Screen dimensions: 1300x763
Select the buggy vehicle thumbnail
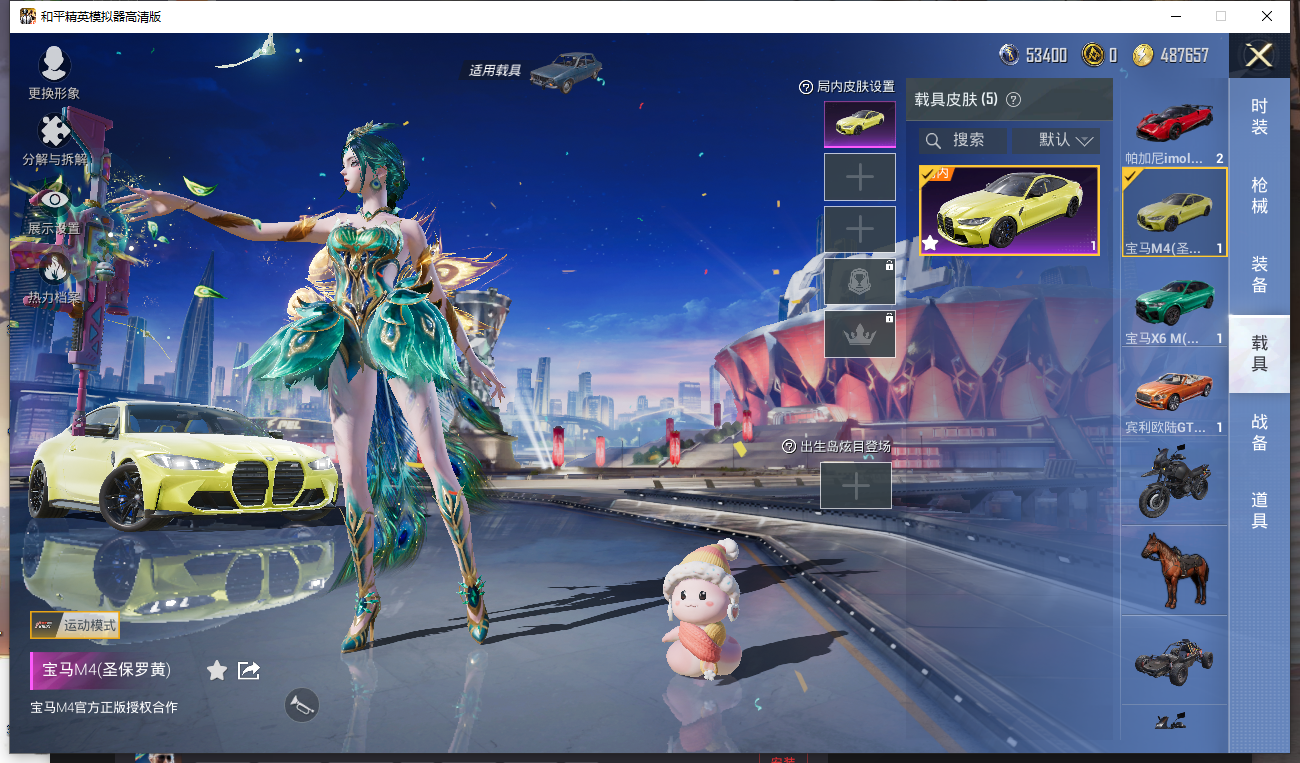[1174, 659]
